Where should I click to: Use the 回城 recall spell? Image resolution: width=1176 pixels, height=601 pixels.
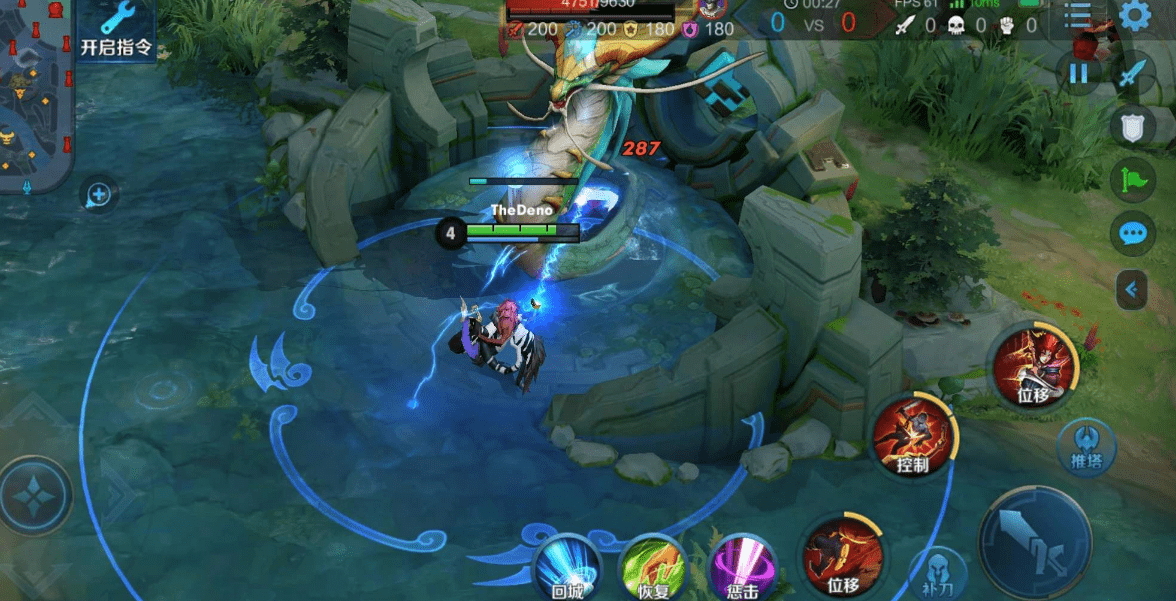566,567
